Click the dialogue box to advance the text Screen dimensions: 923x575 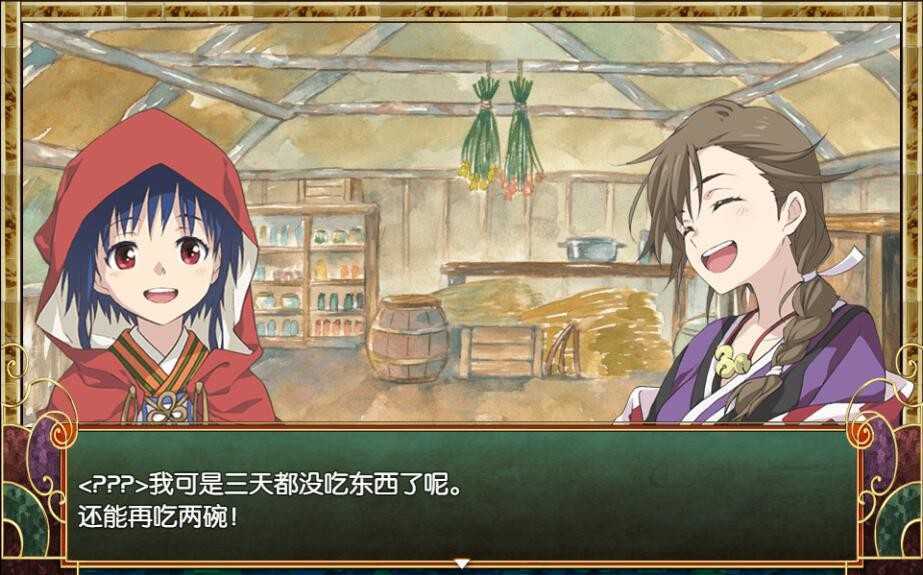pyautogui.click(x=461, y=495)
